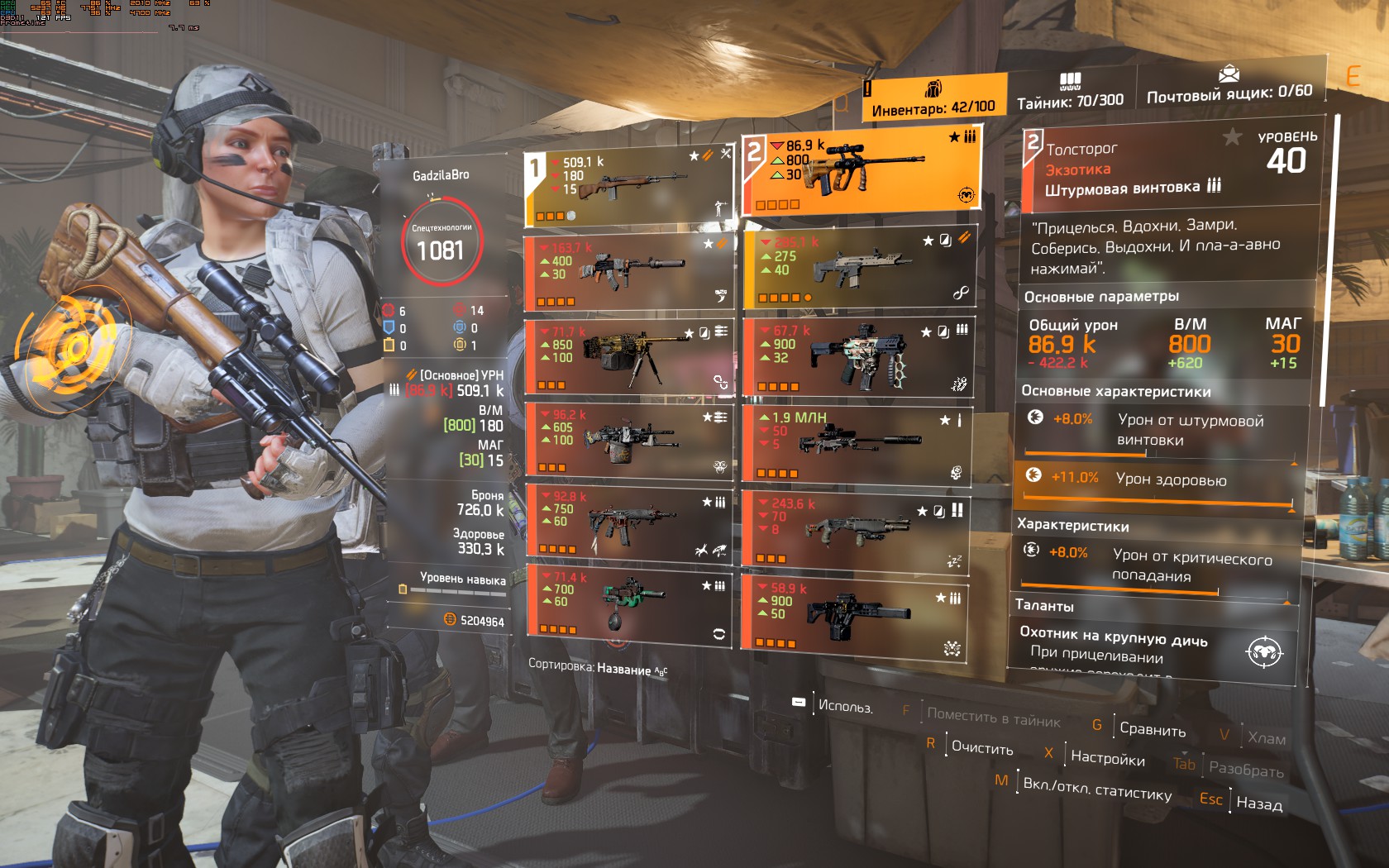The height and width of the screenshot is (868, 1389).
Task: Choose the 243.6 k shotgun tile
Action: click(x=856, y=527)
